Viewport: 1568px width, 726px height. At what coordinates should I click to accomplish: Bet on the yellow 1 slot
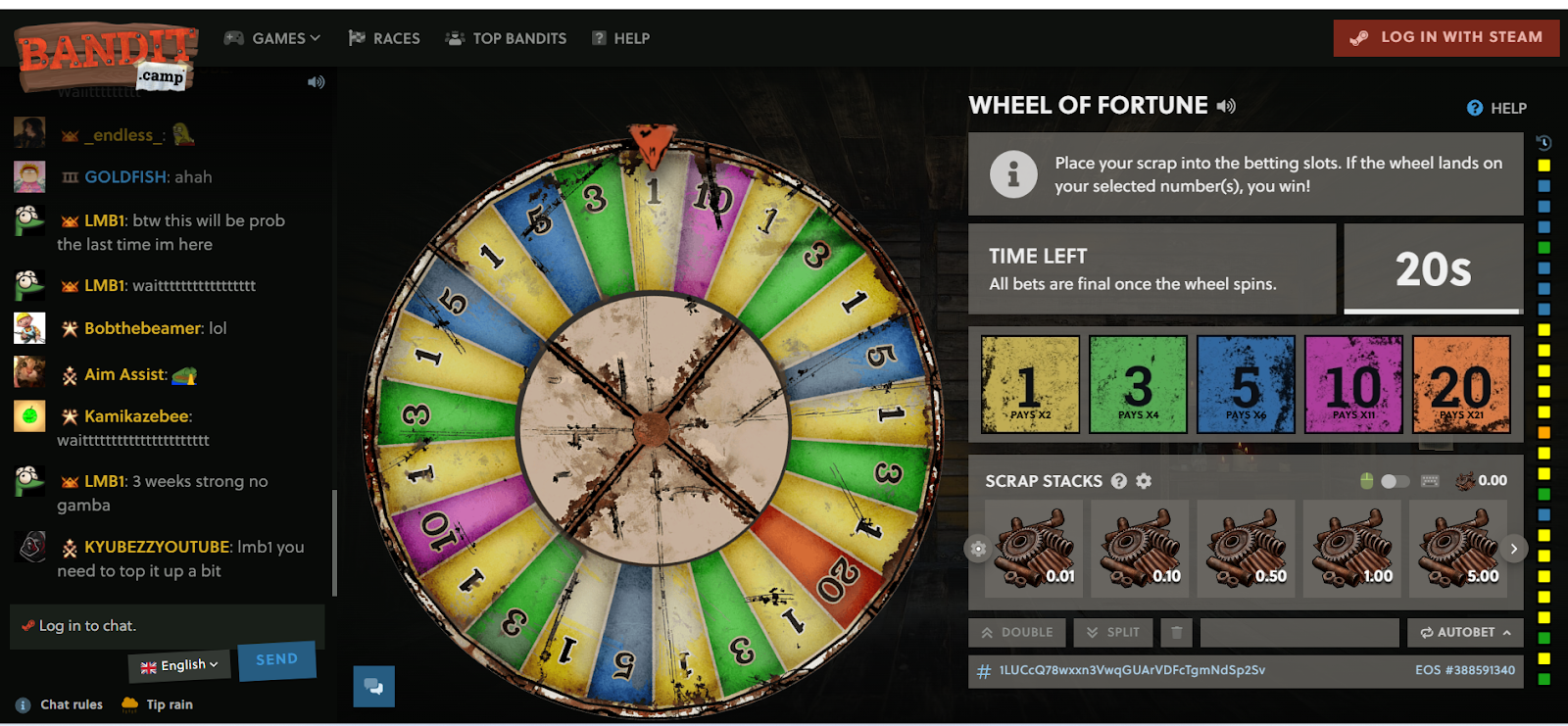coord(1030,384)
